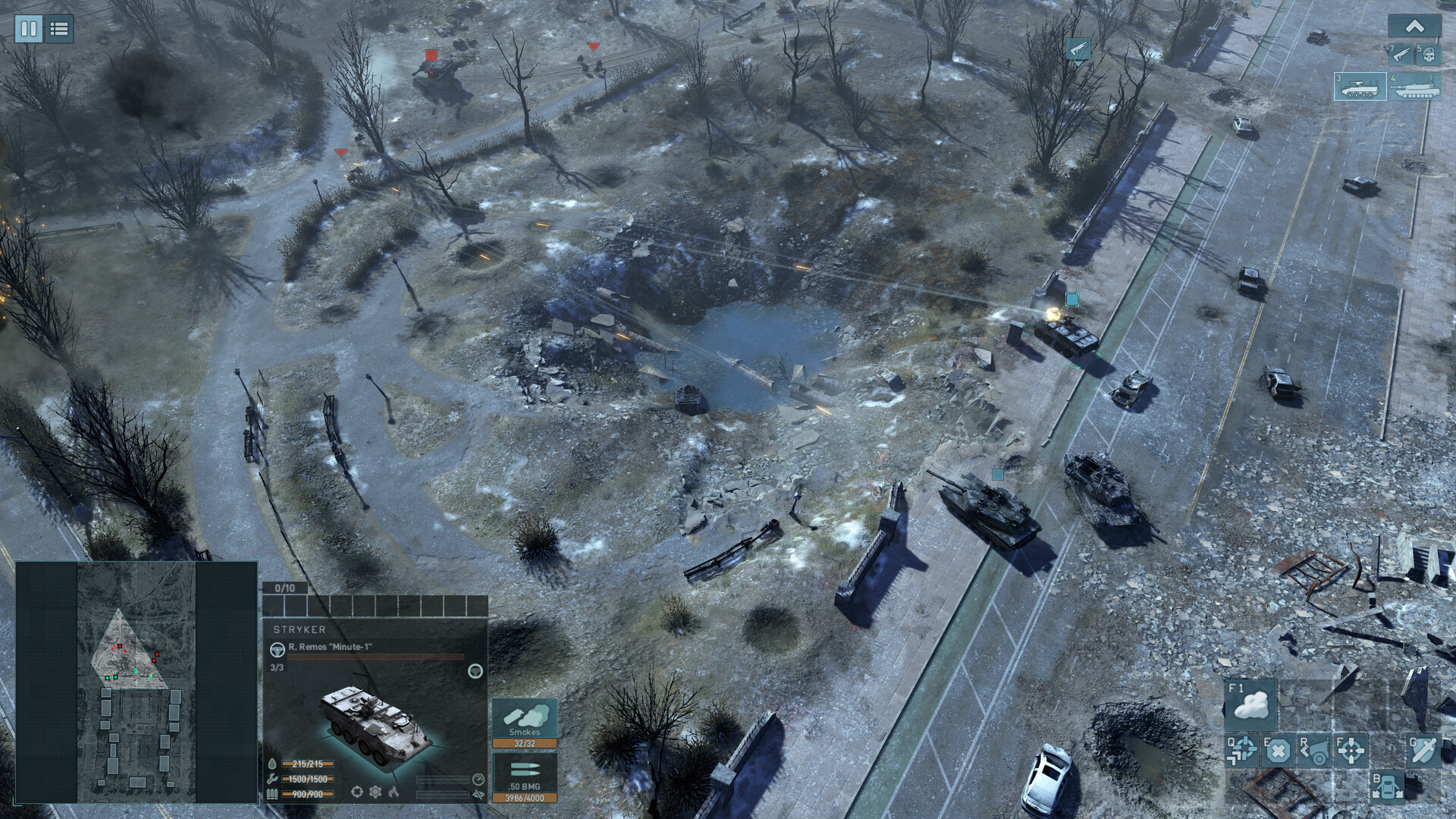Click the double-arrow collapse control on the unit panel
1456x819 pixels.
[x=479, y=795]
